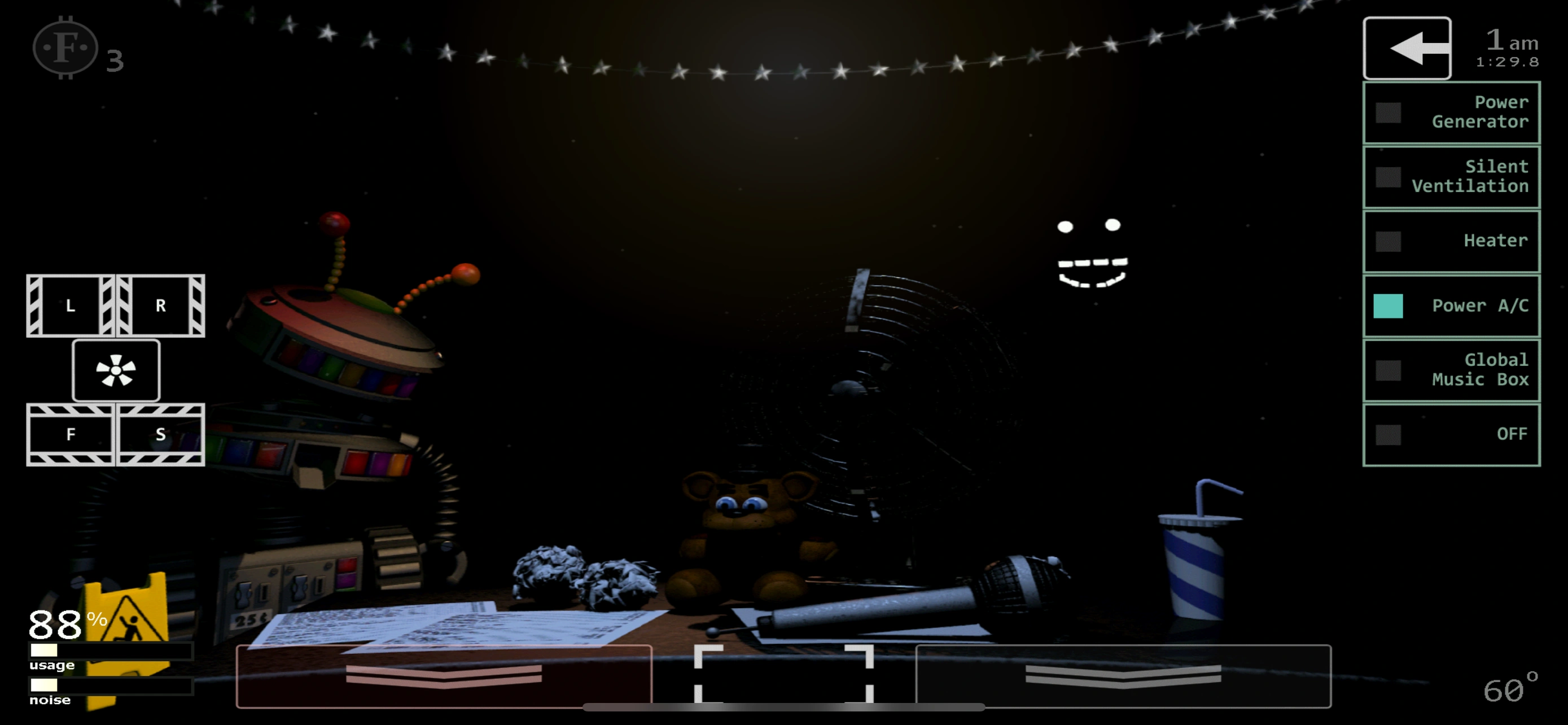Select the OFF power option
The width and height of the screenshot is (1568, 725).
pyautogui.click(x=1451, y=434)
